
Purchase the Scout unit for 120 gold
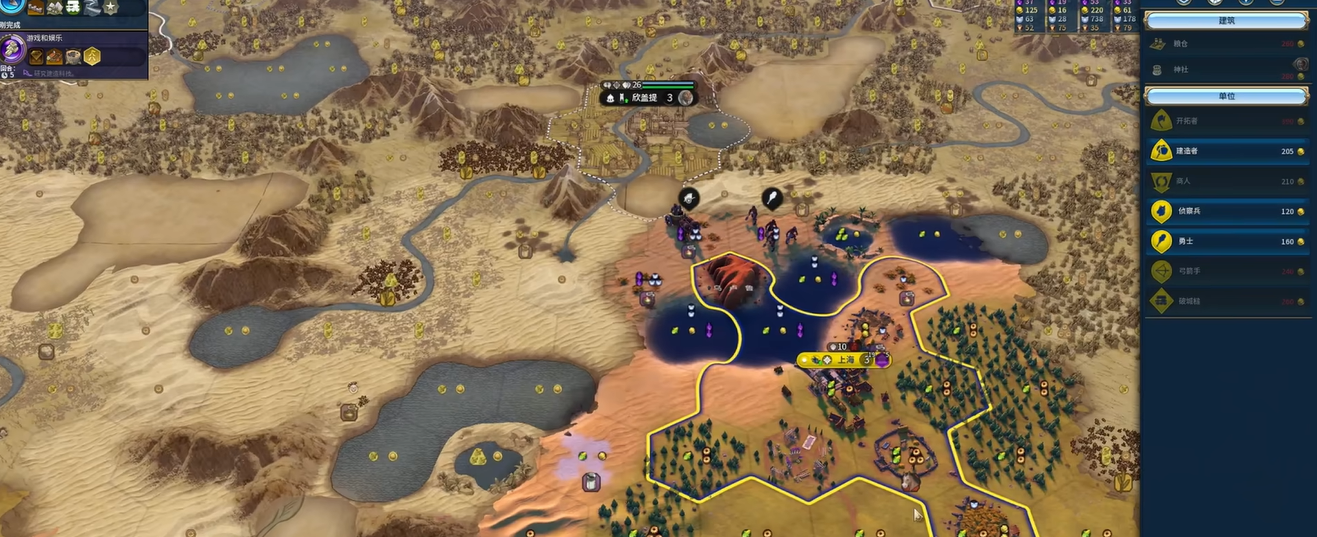[1228, 211]
